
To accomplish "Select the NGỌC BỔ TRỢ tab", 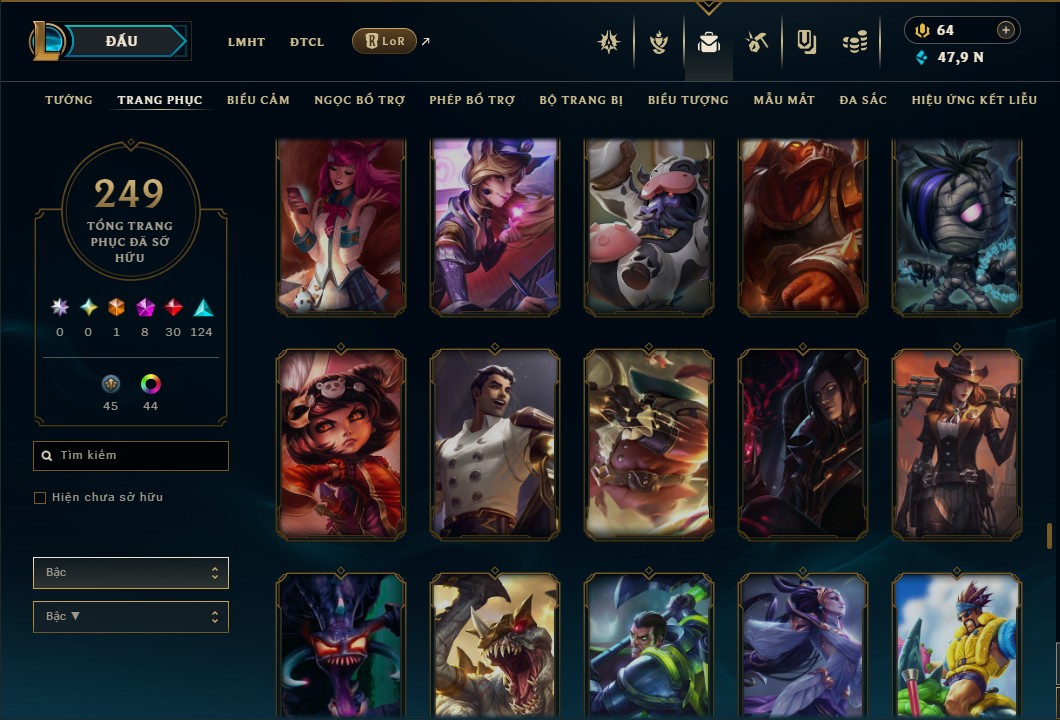I will click(360, 100).
